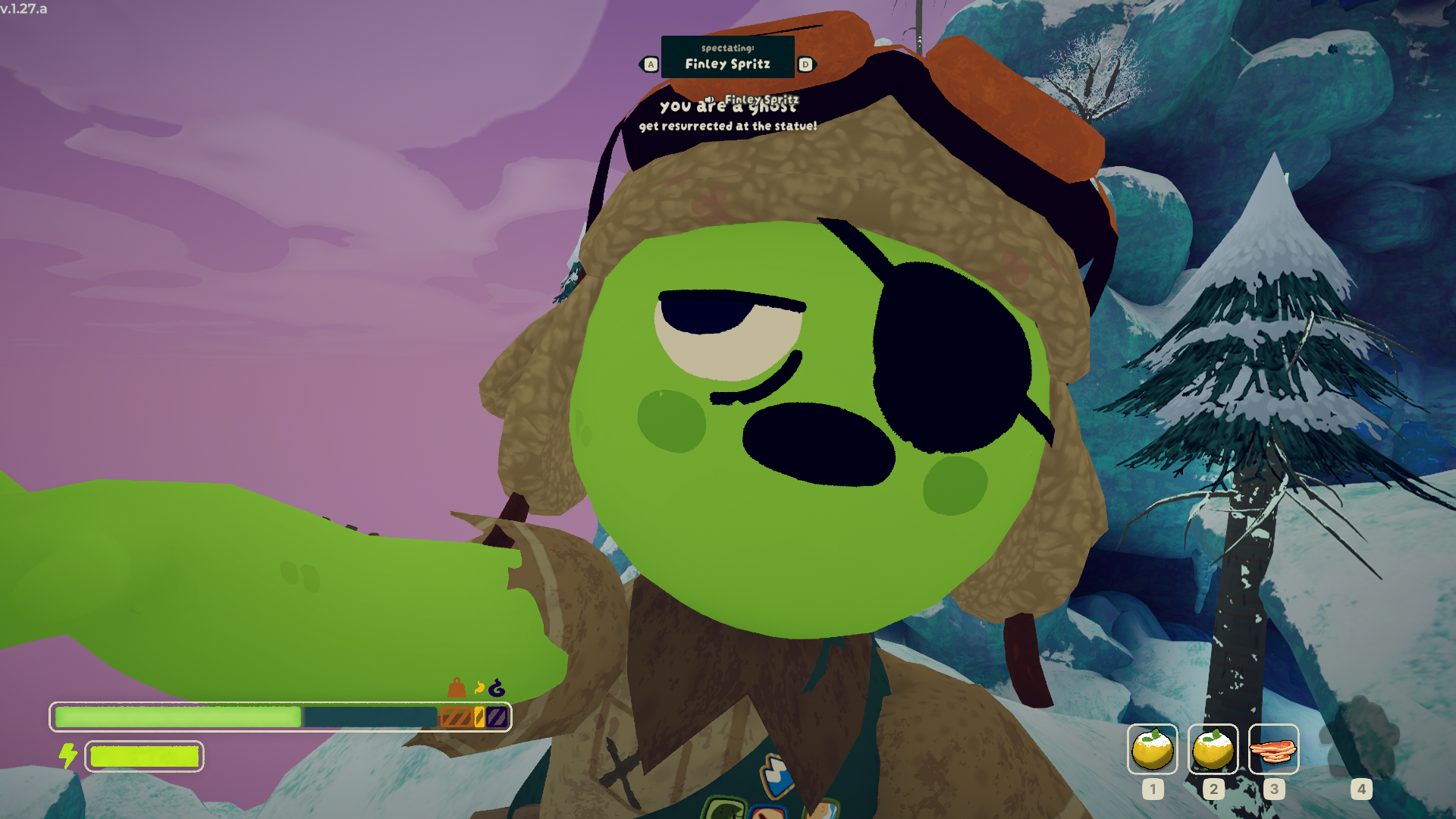Image resolution: width=1456 pixels, height=819 pixels.
Task: Click the purple poison status icon
Action: (497, 689)
